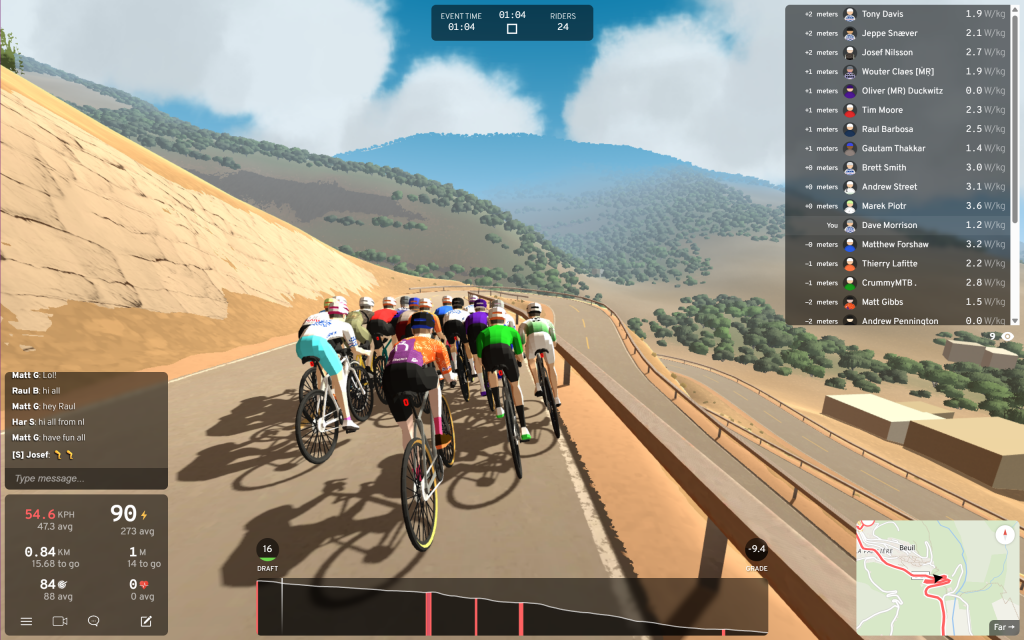1024x640 pixels.
Task: Toggle the Far zoom button on minimap
Action: (1003, 627)
